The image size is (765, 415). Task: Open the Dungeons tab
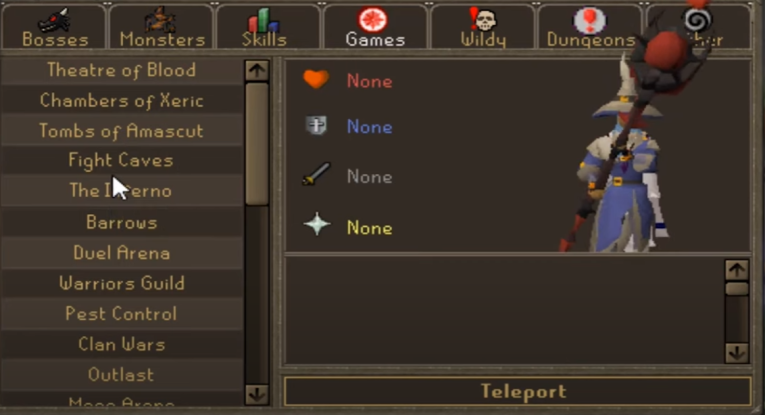(591, 28)
